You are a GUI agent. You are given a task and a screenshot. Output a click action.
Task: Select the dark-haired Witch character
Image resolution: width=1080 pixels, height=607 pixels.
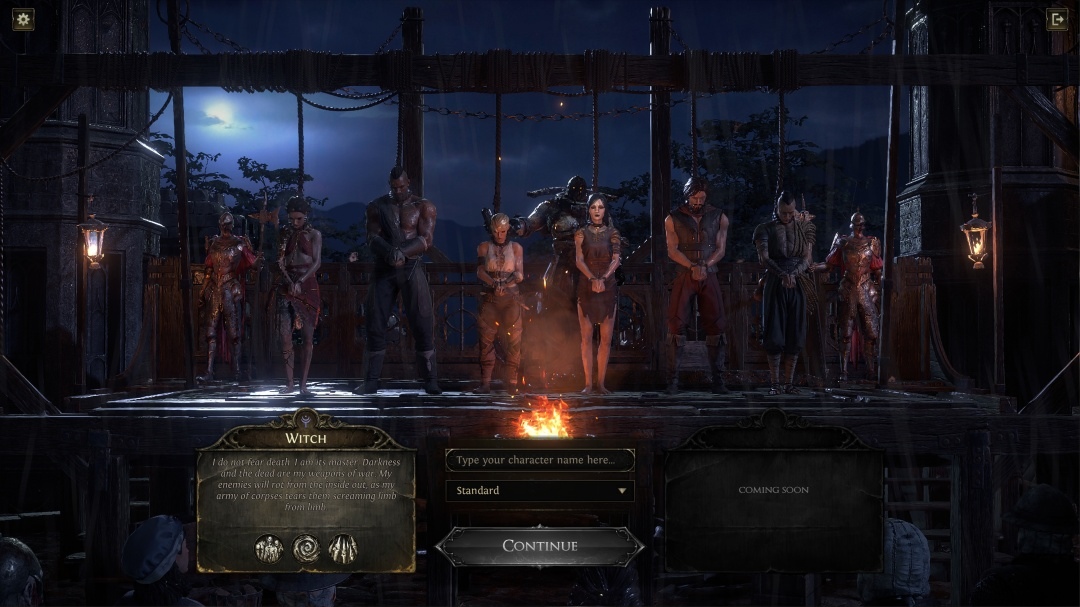[598, 290]
